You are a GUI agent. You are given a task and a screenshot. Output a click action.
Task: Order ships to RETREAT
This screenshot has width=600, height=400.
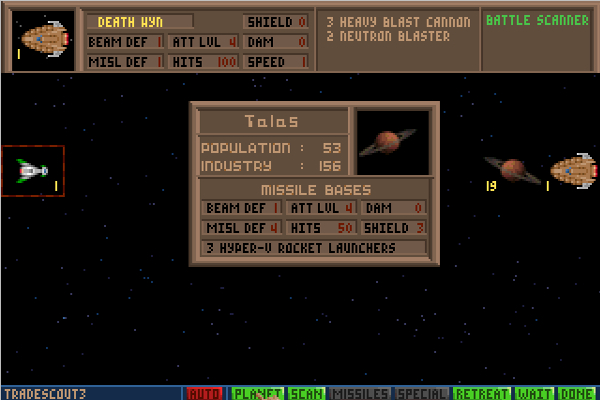point(483,393)
